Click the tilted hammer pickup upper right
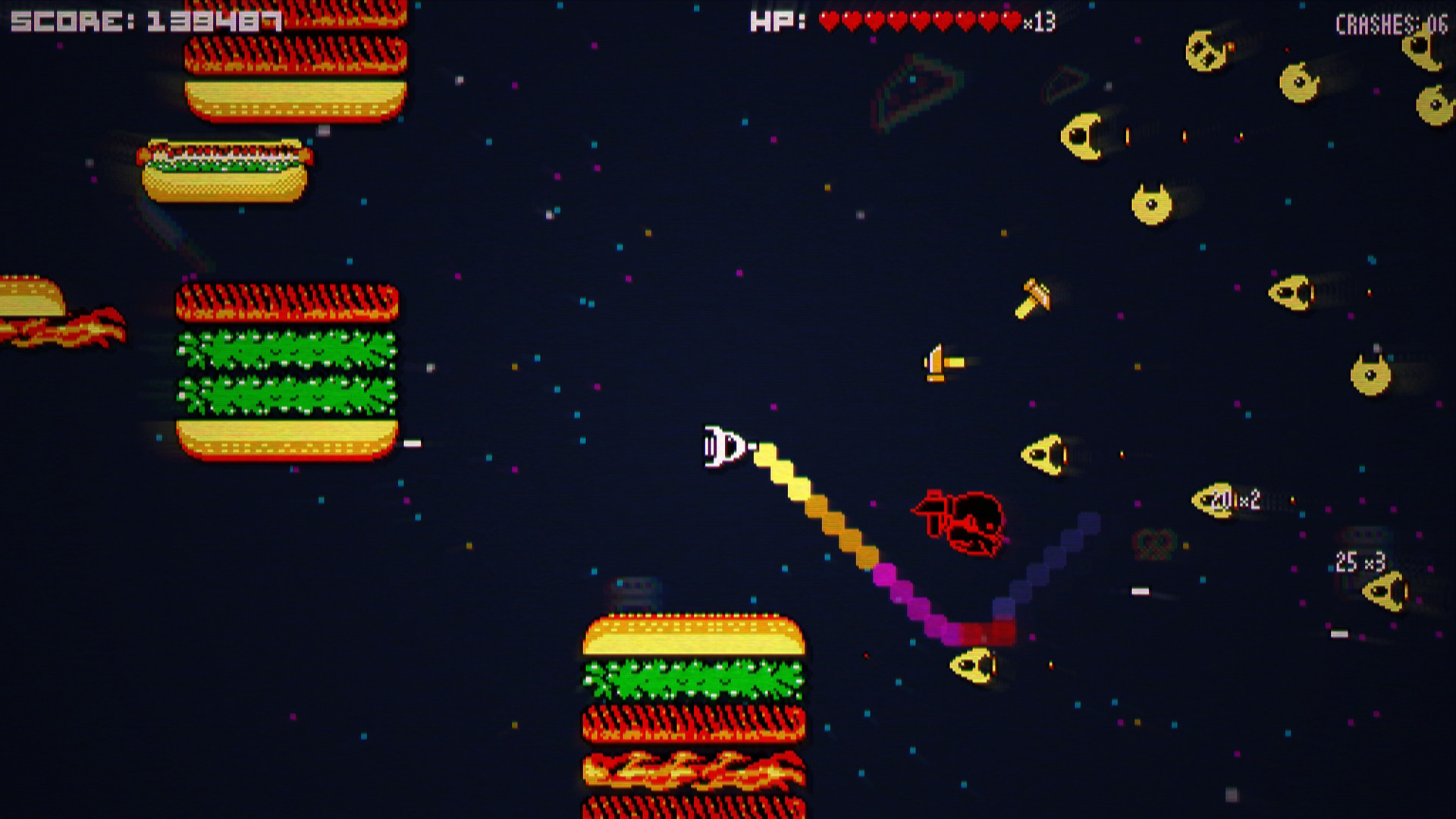This screenshot has width=1456, height=819. pyautogui.click(x=1034, y=296)
